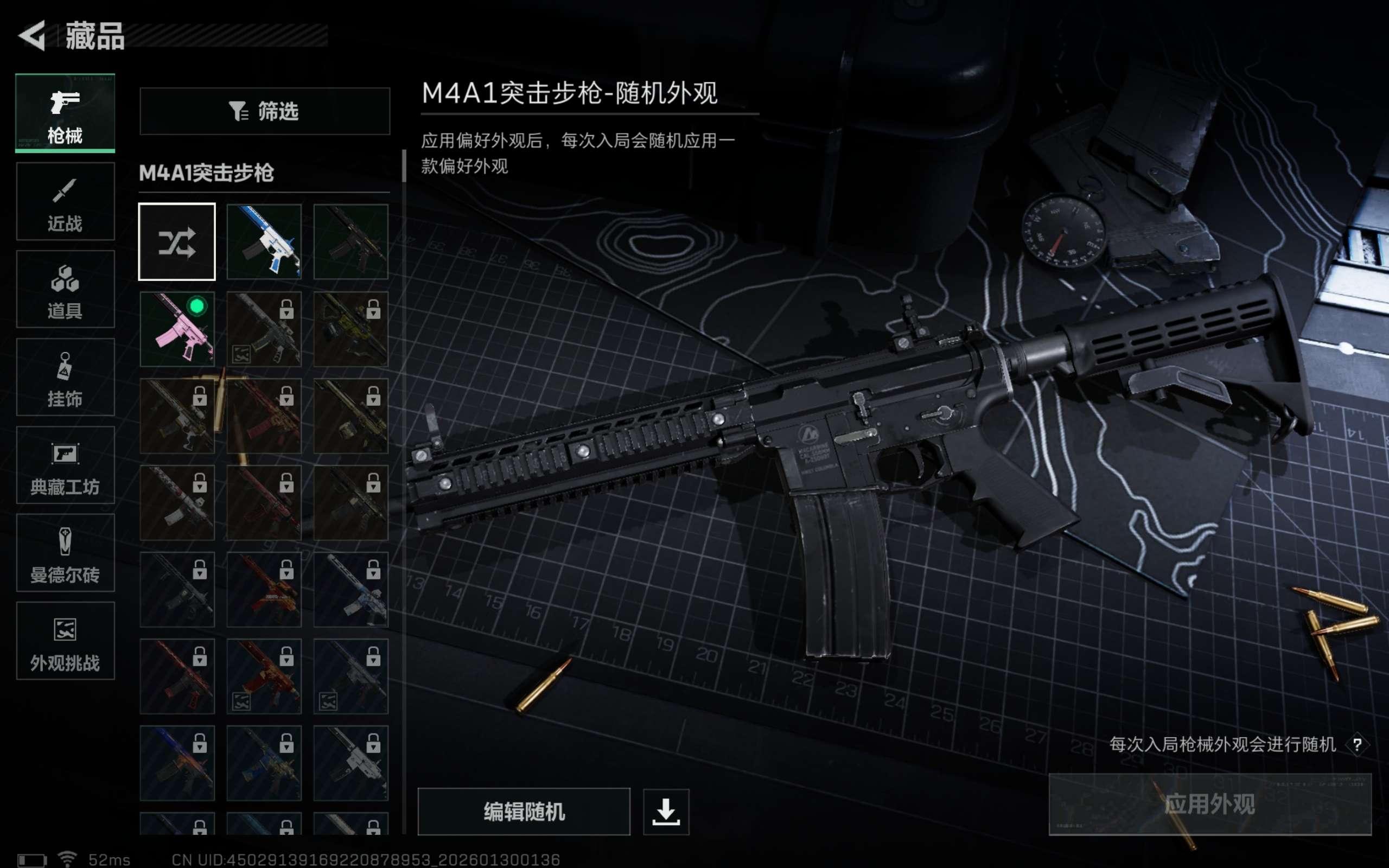Image resolution: width=1389 pixels, height=868 pixels.
Task: Show the 挂饰 charms category
Action: (65, 377)
